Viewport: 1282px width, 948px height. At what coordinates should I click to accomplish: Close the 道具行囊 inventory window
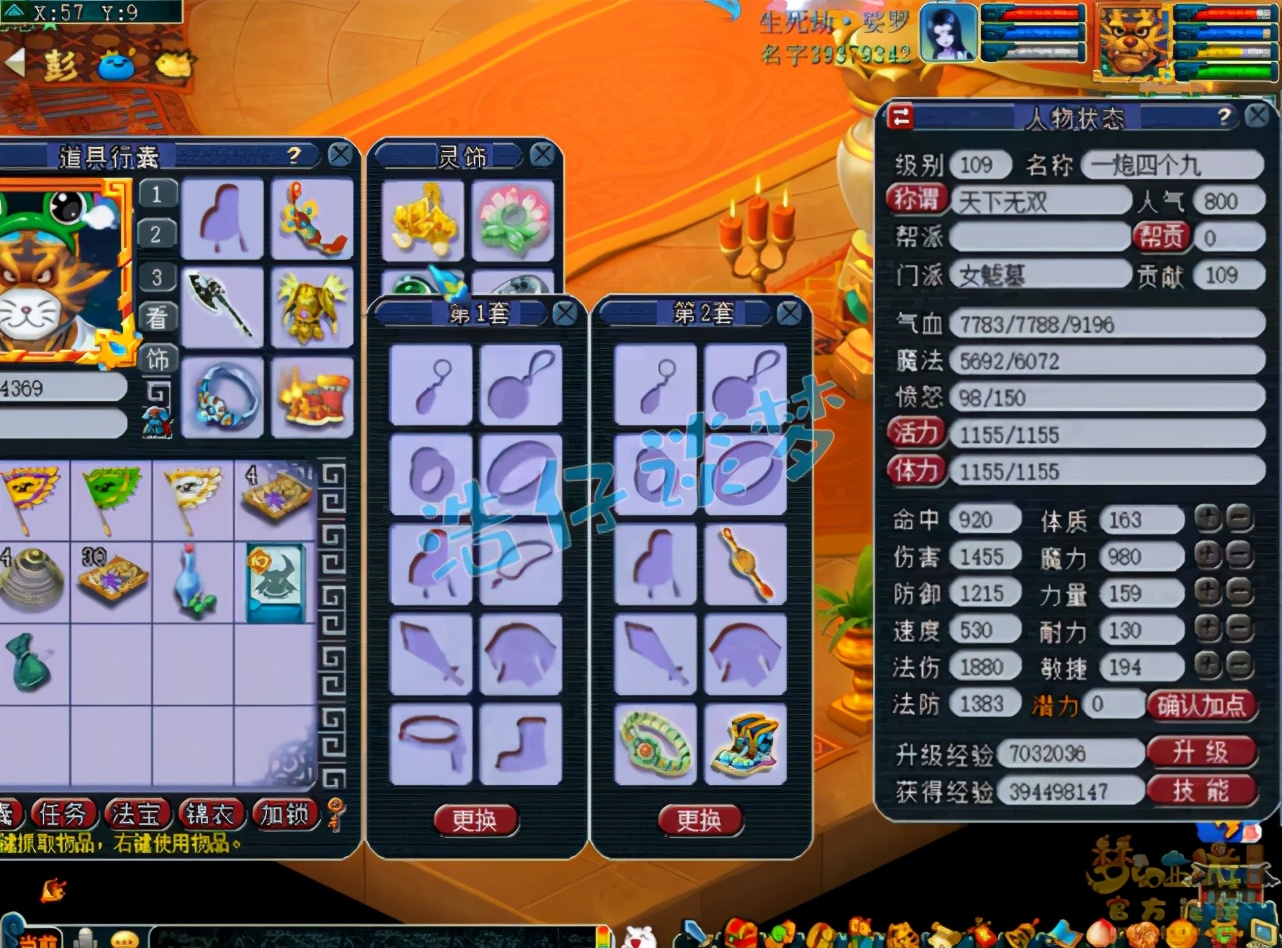tap(341, 155)
